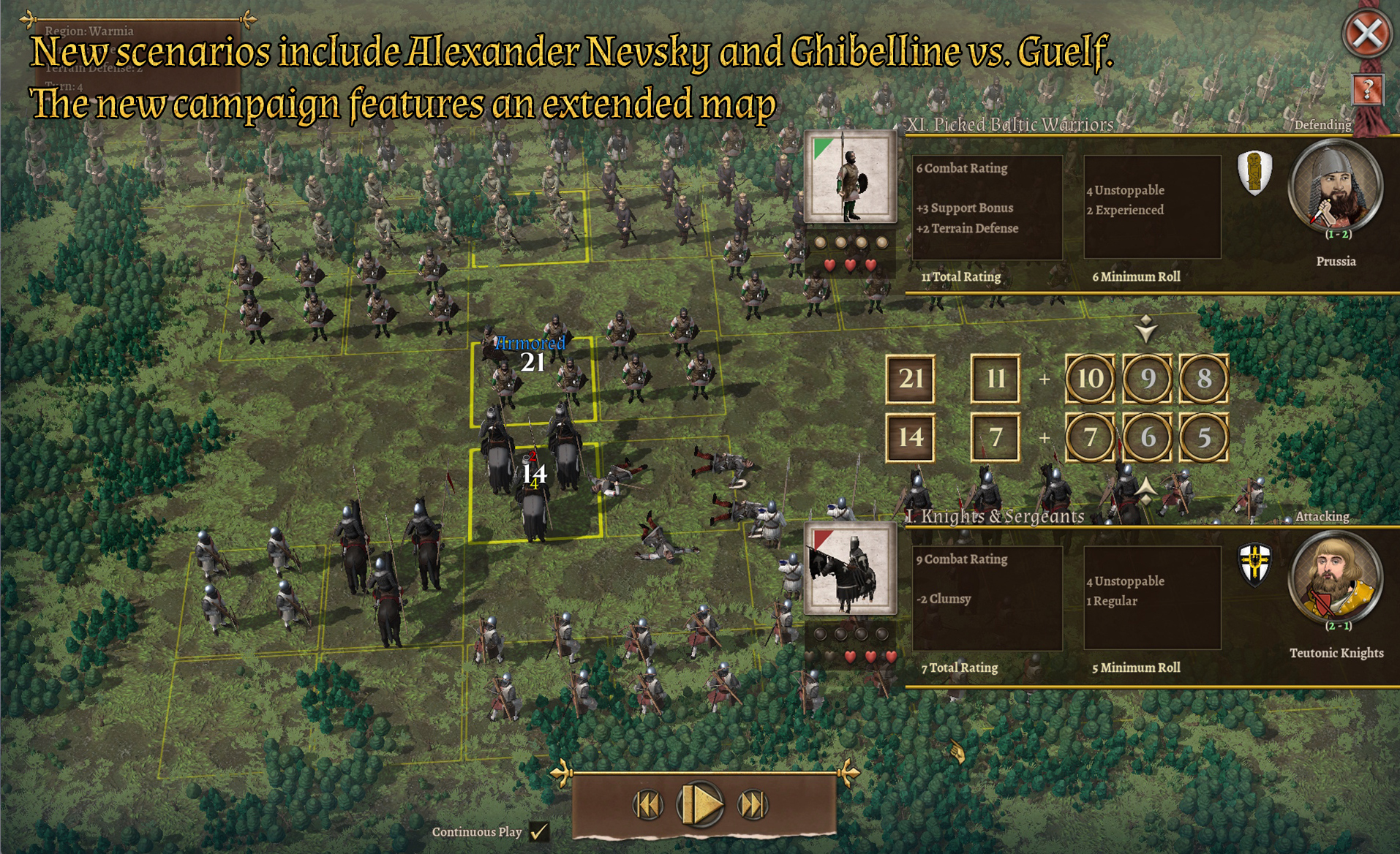Click the Prussia faction shield emblem
The width and height of the screenshot is (1400, 854).
click(1255, 173)
